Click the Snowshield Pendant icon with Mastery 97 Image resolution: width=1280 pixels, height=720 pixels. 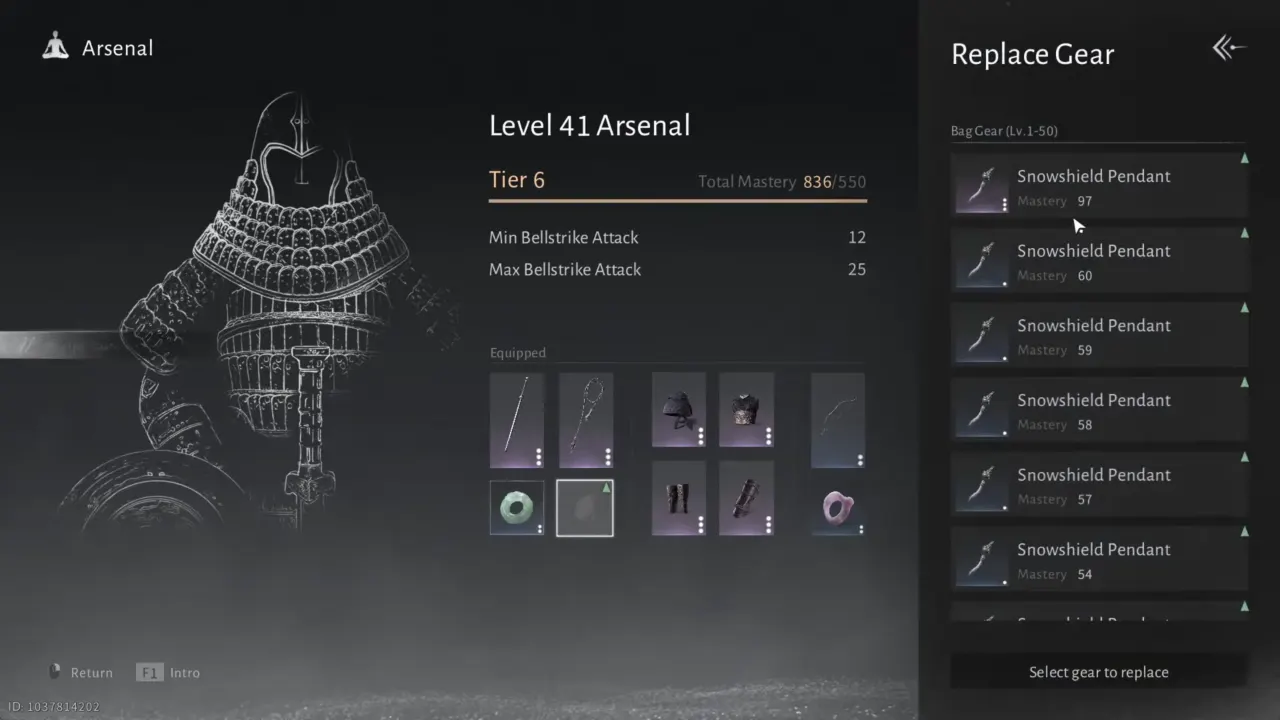pos(981,185)
